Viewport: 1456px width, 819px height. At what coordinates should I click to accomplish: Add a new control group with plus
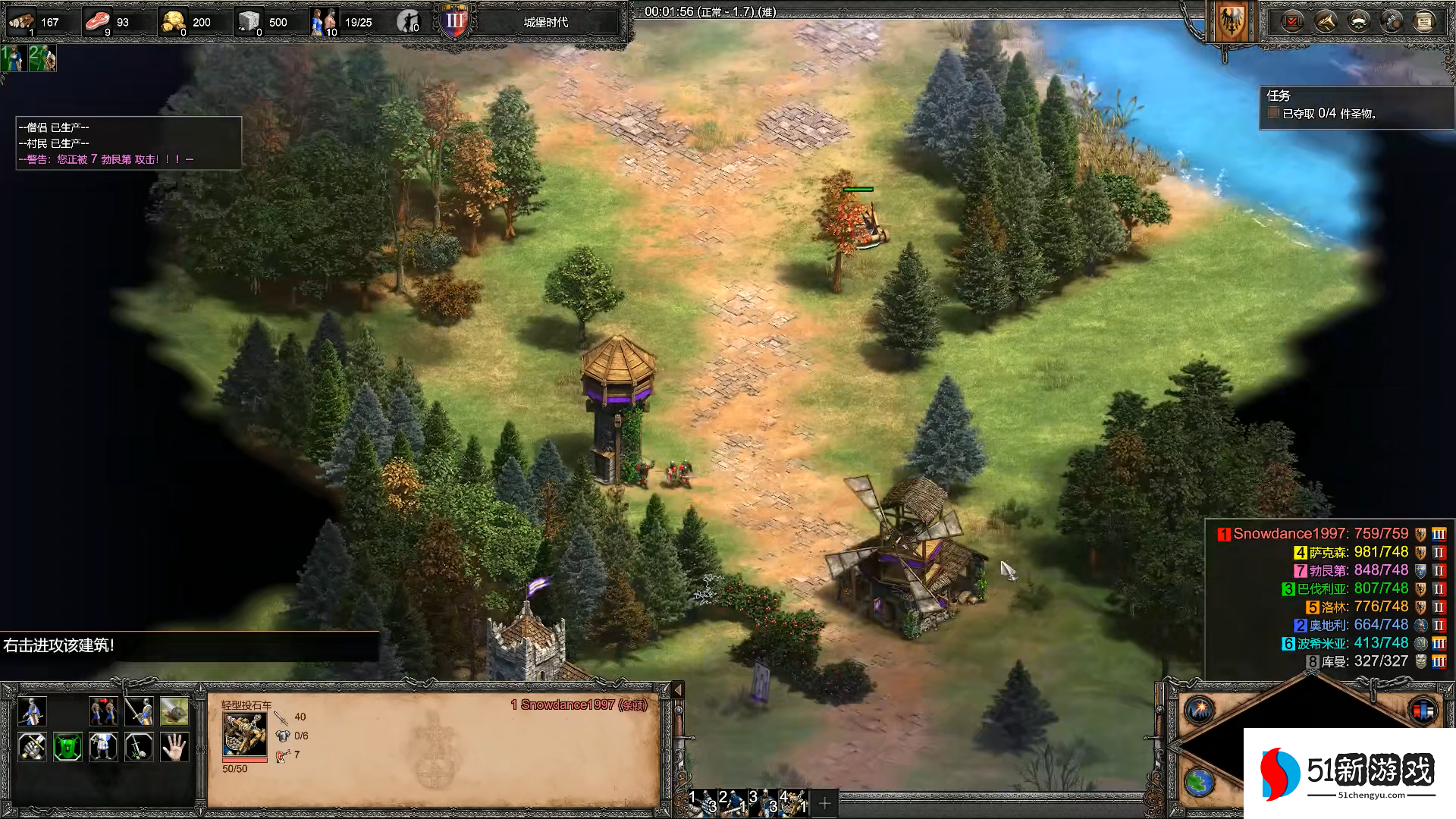coord(825,802)
